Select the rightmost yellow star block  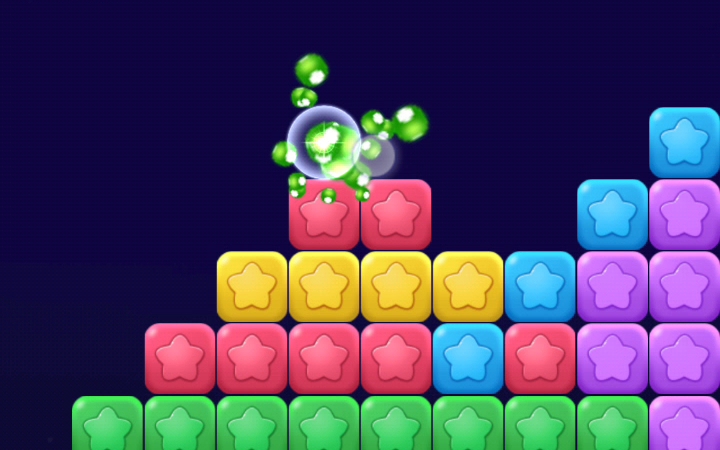468,286
